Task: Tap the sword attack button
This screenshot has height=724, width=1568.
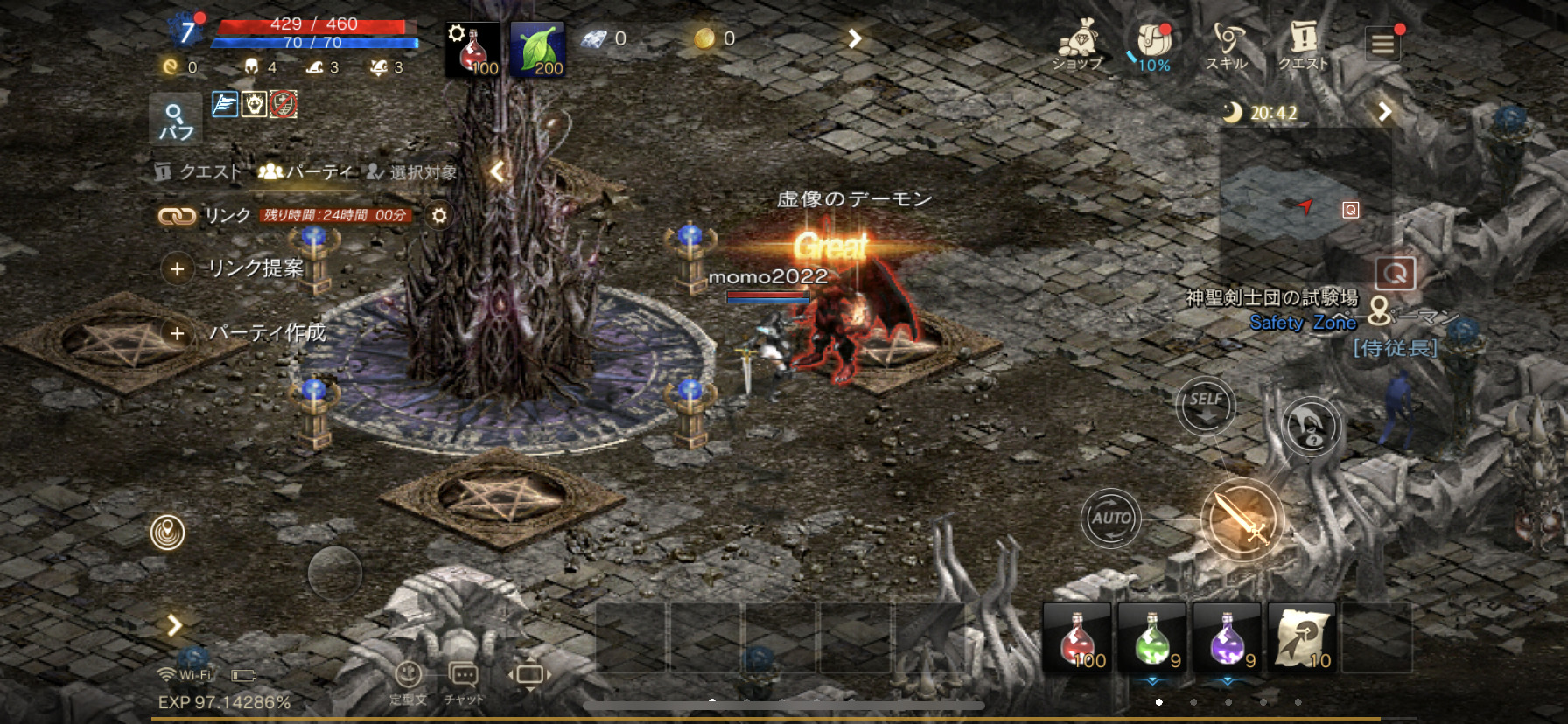Action: pos(1242,519)
